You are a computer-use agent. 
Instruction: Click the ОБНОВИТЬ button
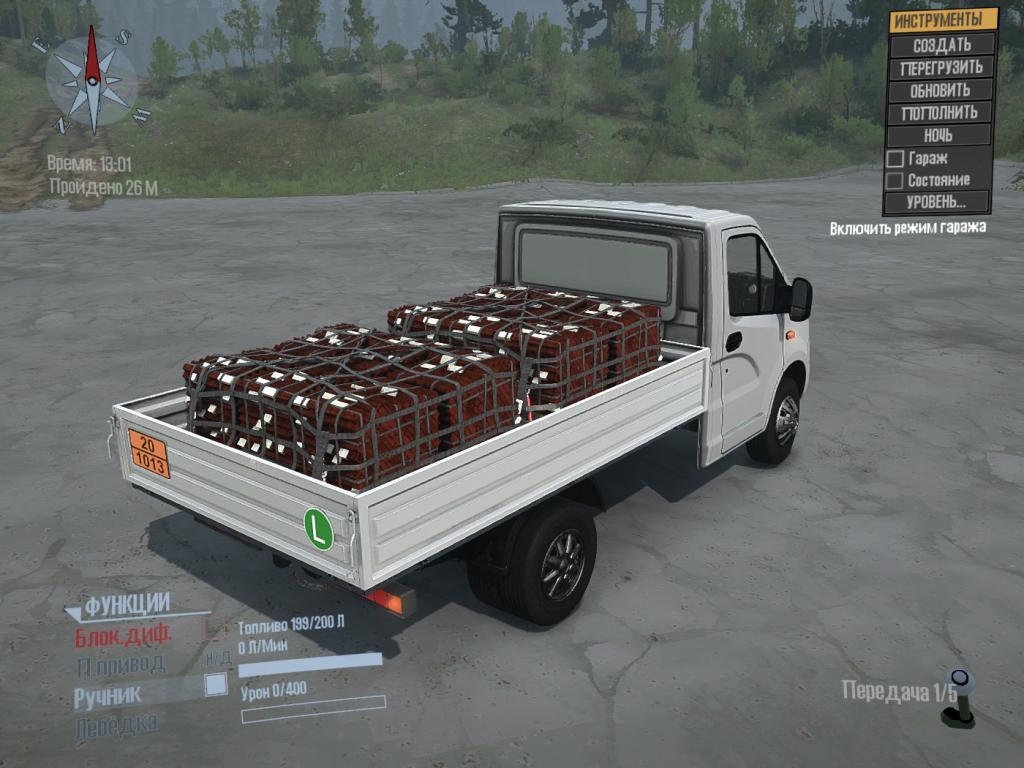click(941, 90)
